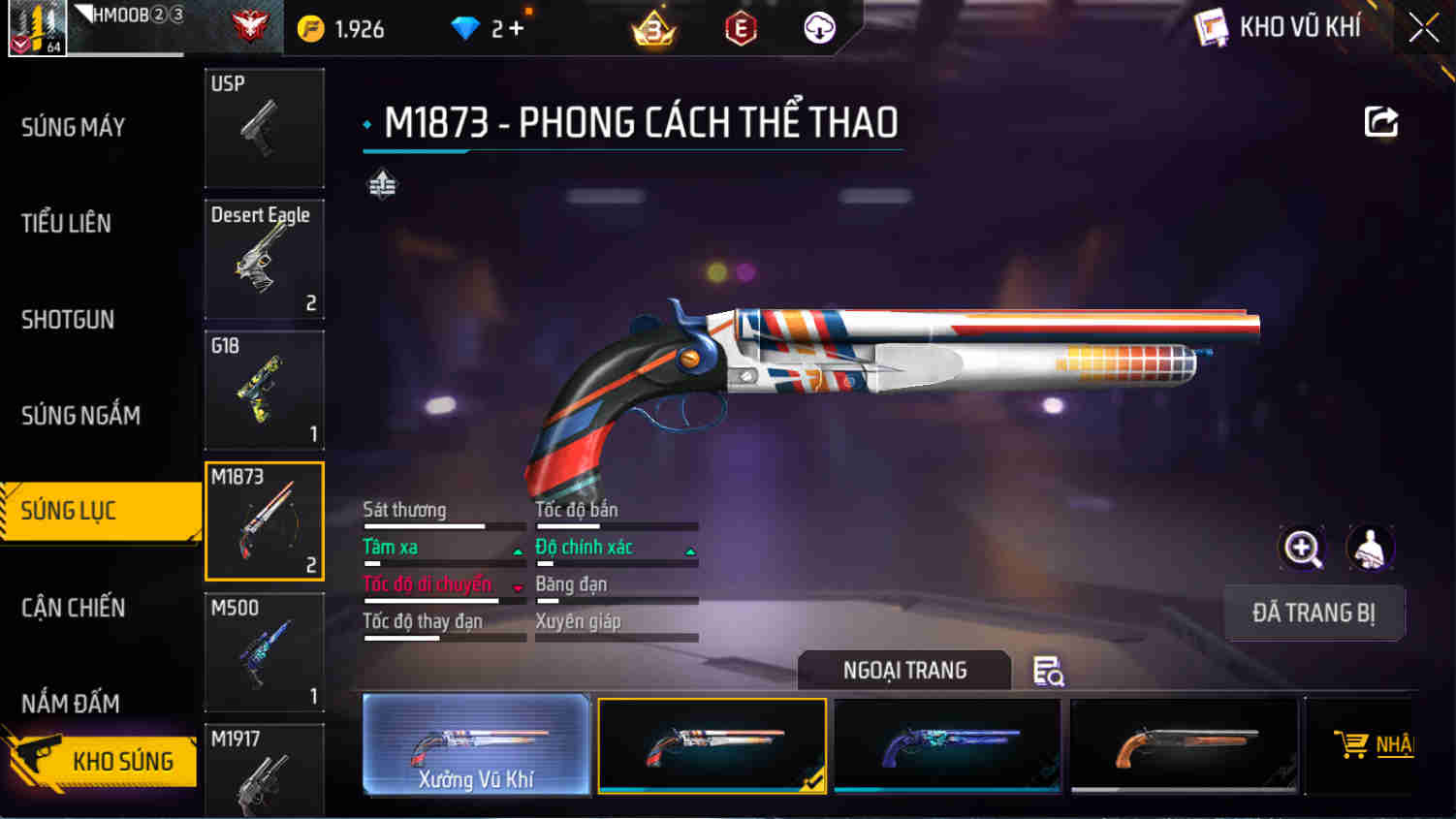1456x819 pixels.
Task: Choose the Cận Chiến category
Action: click(x=74, y=608)
